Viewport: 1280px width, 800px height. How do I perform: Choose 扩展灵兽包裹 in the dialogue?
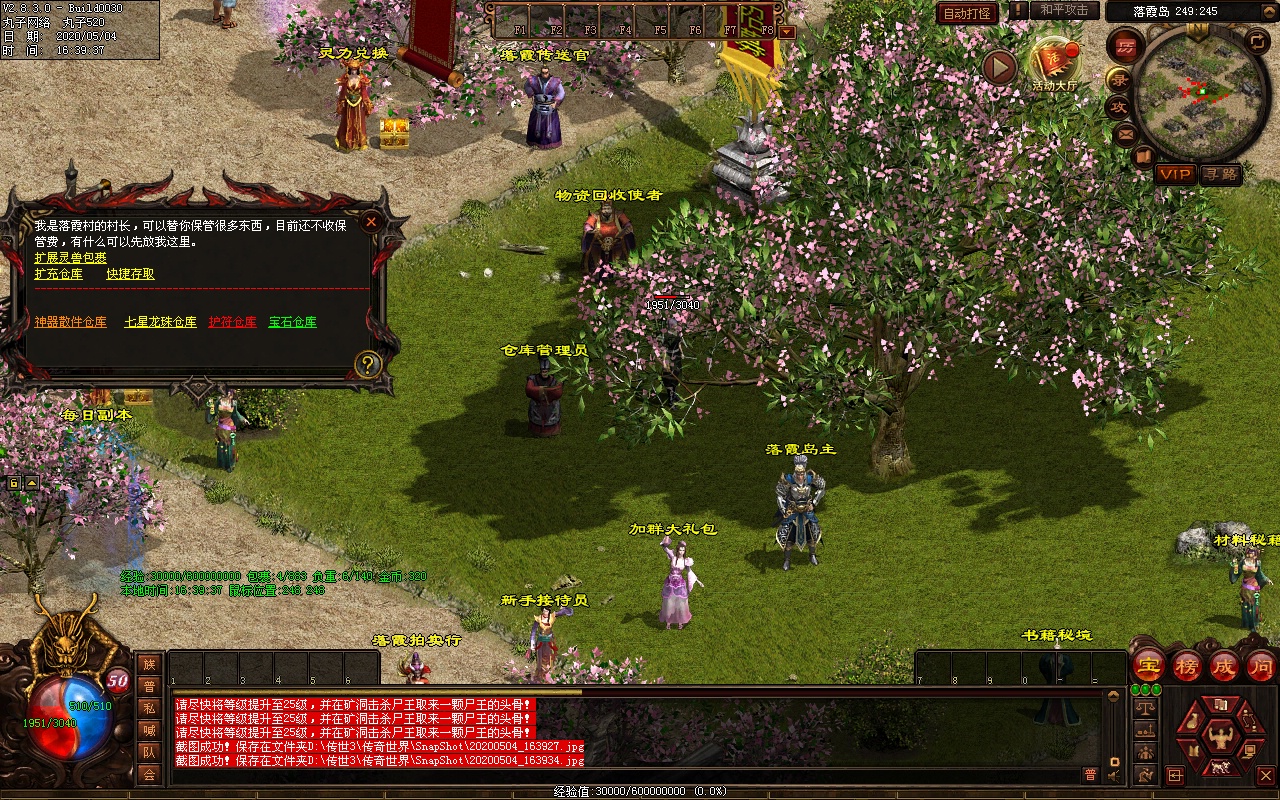[70, 258]
